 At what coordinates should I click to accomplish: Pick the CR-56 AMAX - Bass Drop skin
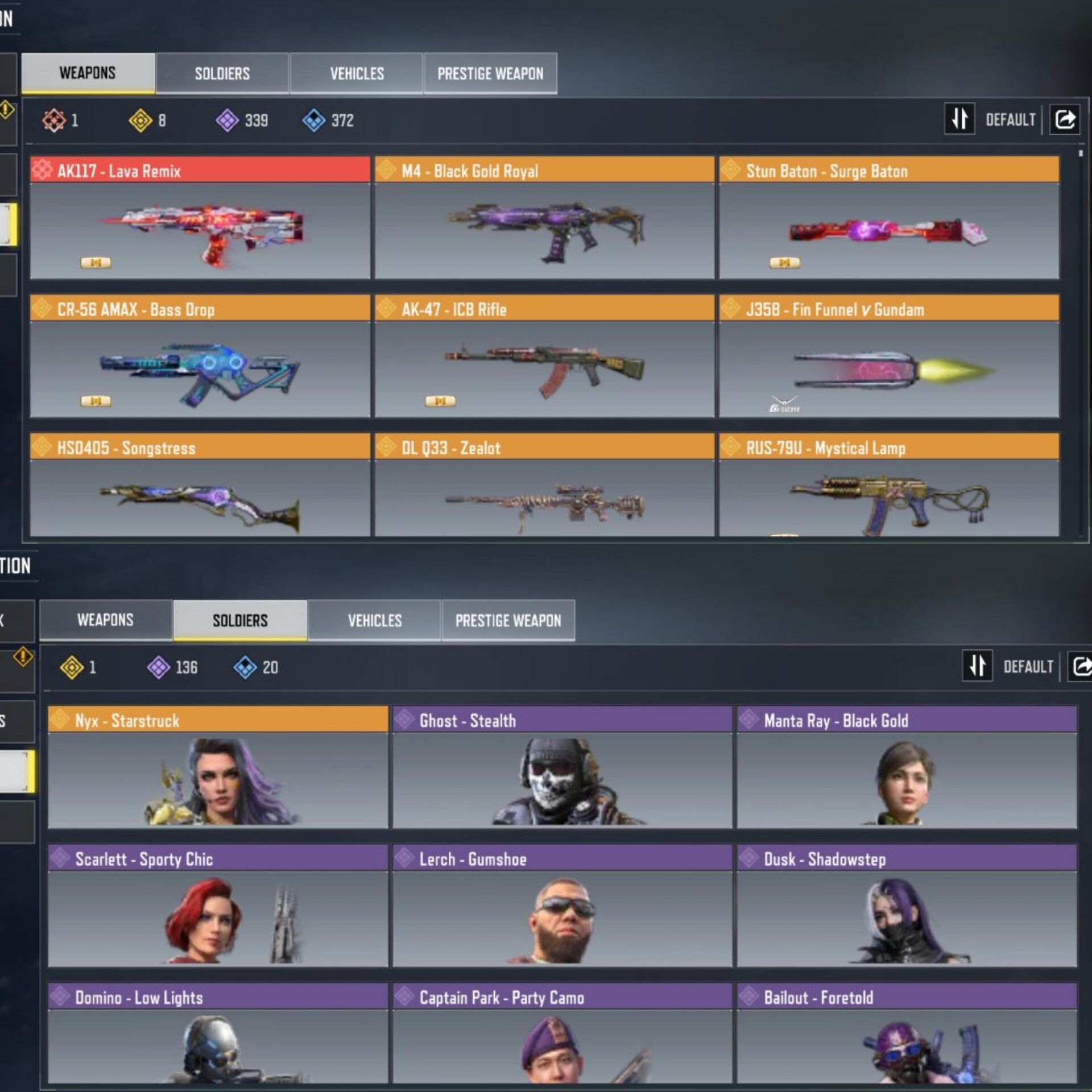200,357
